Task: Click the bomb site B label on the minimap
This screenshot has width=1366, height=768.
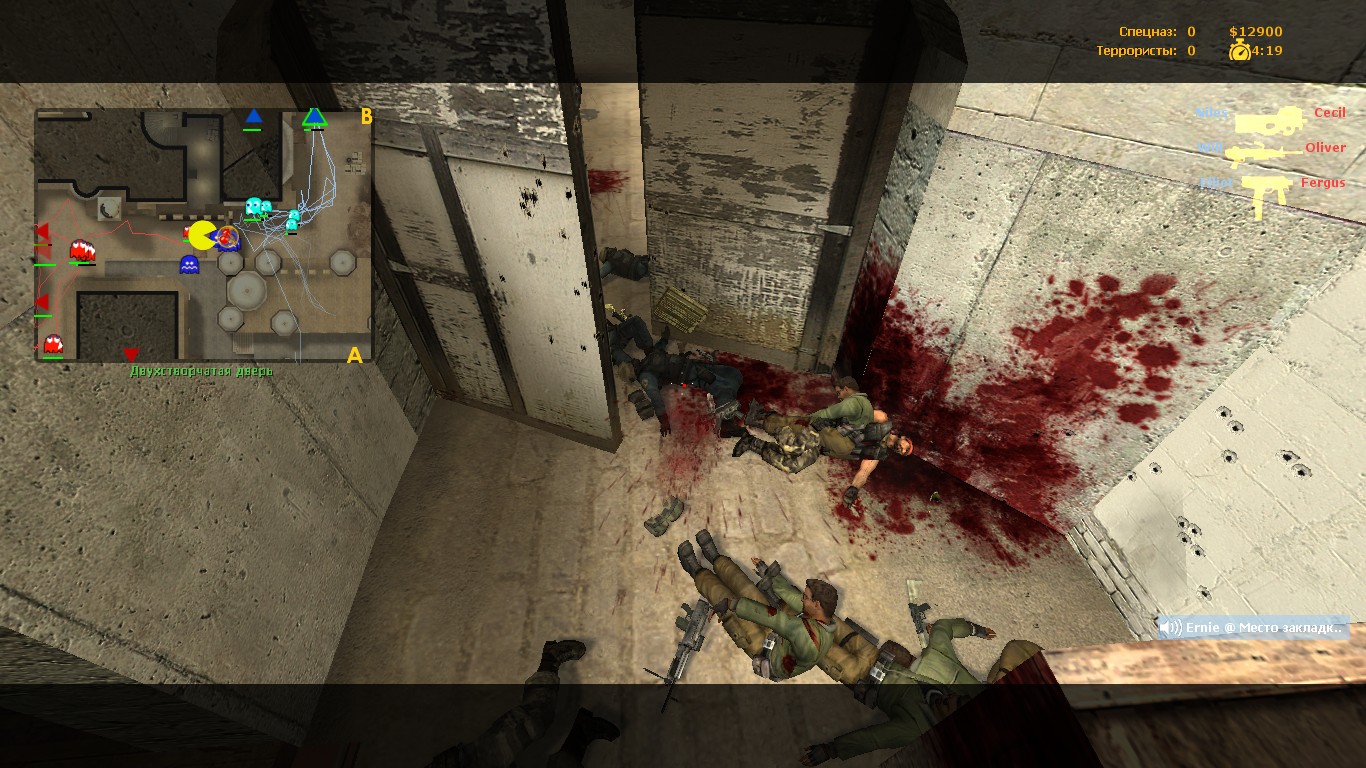Action: pyautogui.click(x=366, y=117)
